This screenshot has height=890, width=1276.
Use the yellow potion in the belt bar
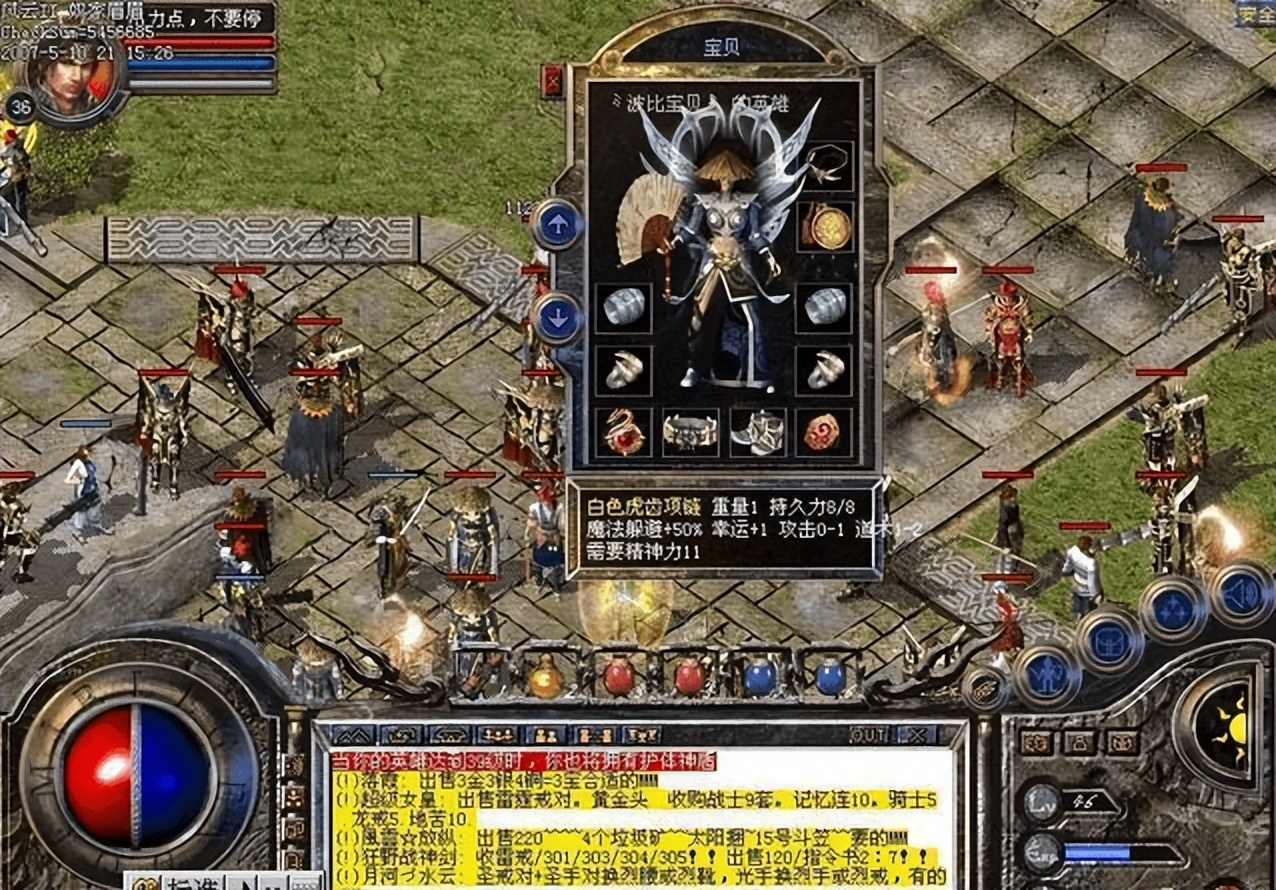point(546,677)
